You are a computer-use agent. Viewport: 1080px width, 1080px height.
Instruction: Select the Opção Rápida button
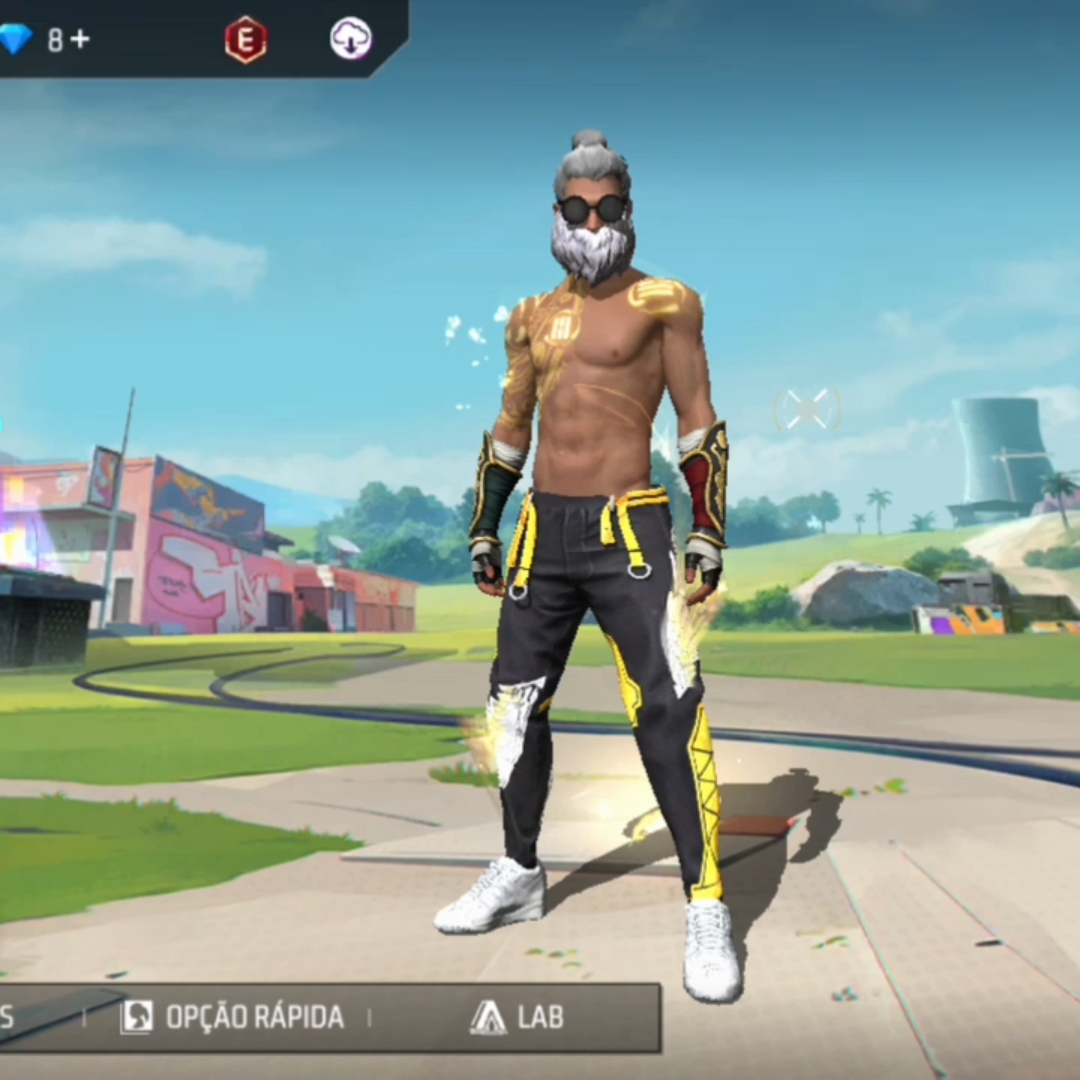click(x=232, y=1017)
